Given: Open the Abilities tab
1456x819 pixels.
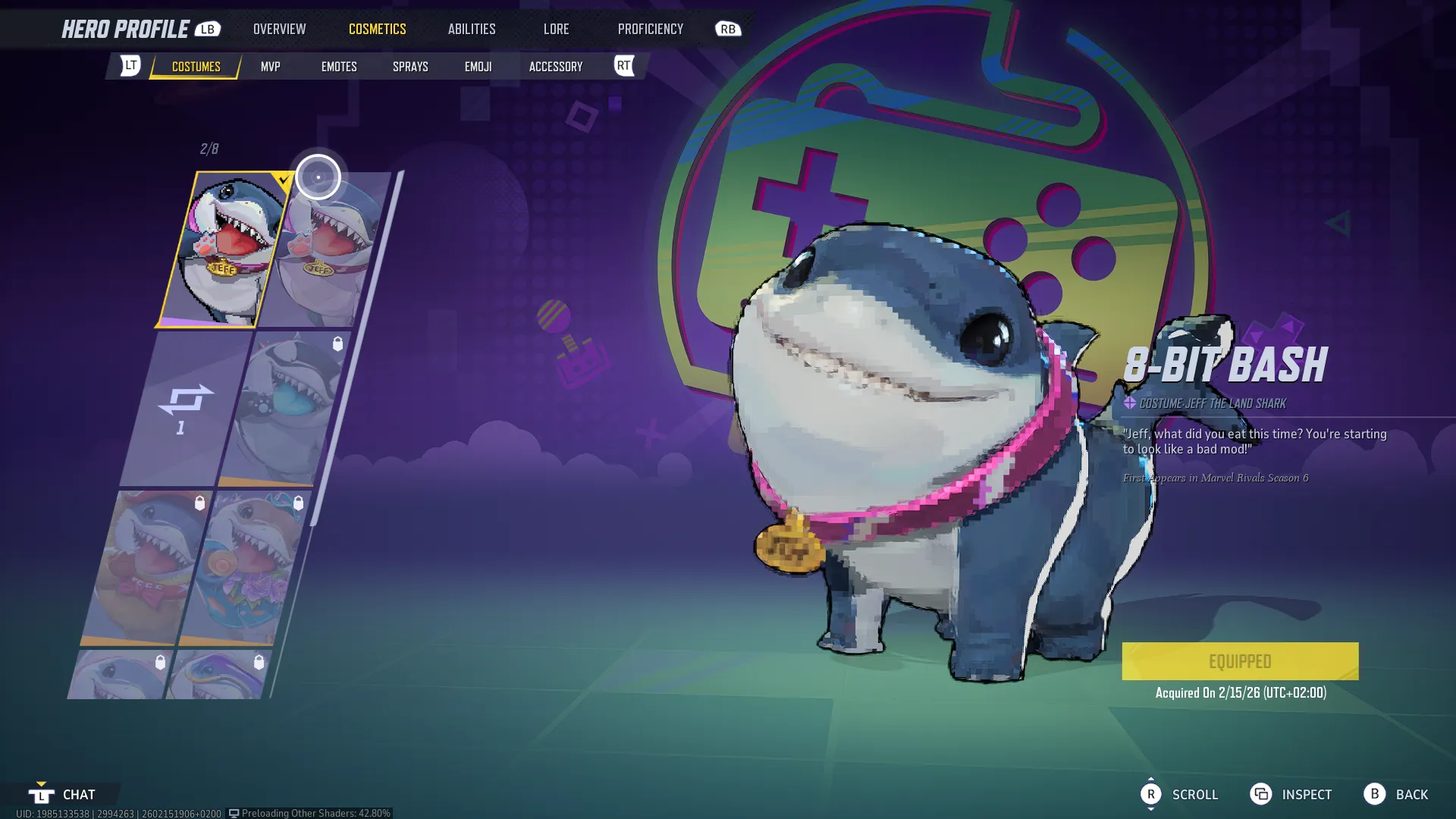Looking at the screenshot, I should tap(471, 29).
